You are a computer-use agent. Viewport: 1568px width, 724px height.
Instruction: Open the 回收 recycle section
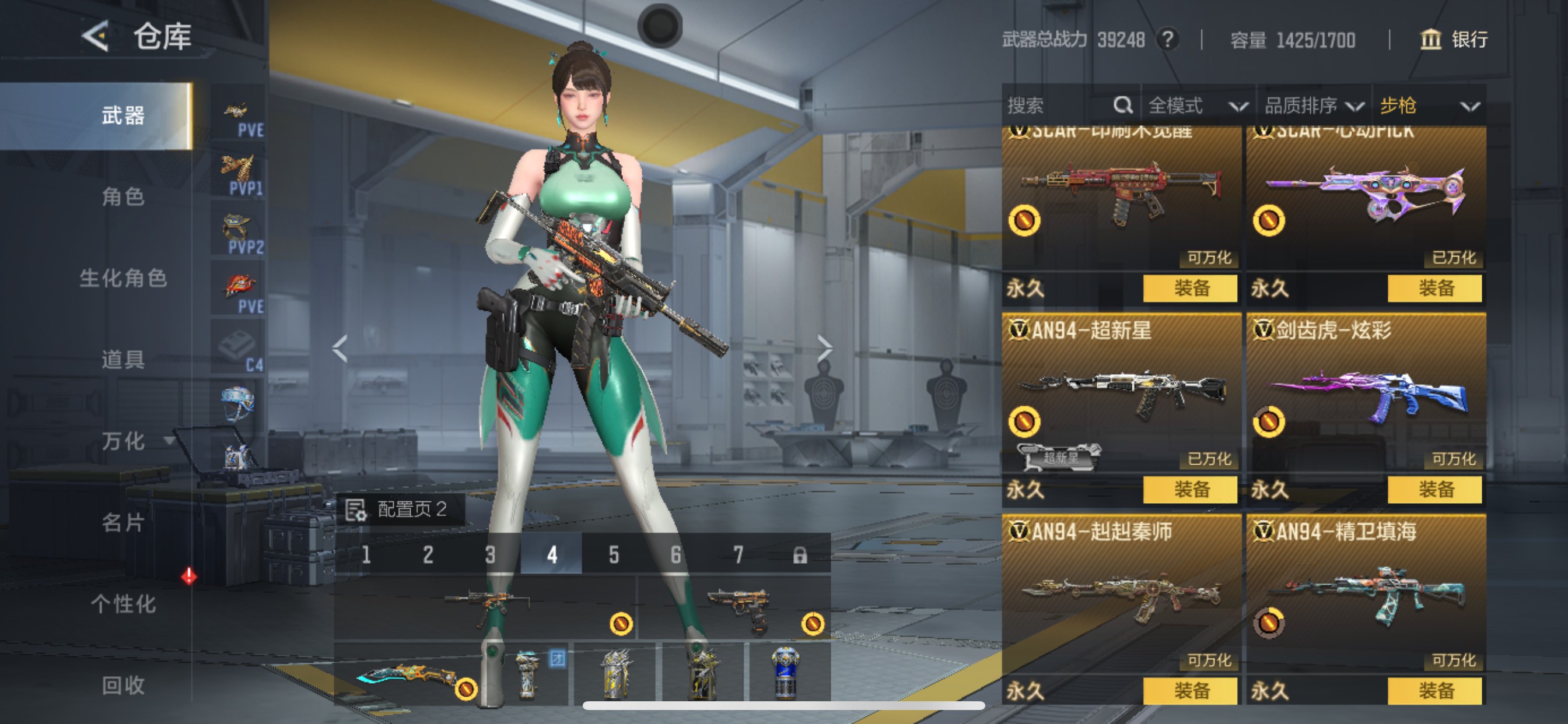coord(123,685)
